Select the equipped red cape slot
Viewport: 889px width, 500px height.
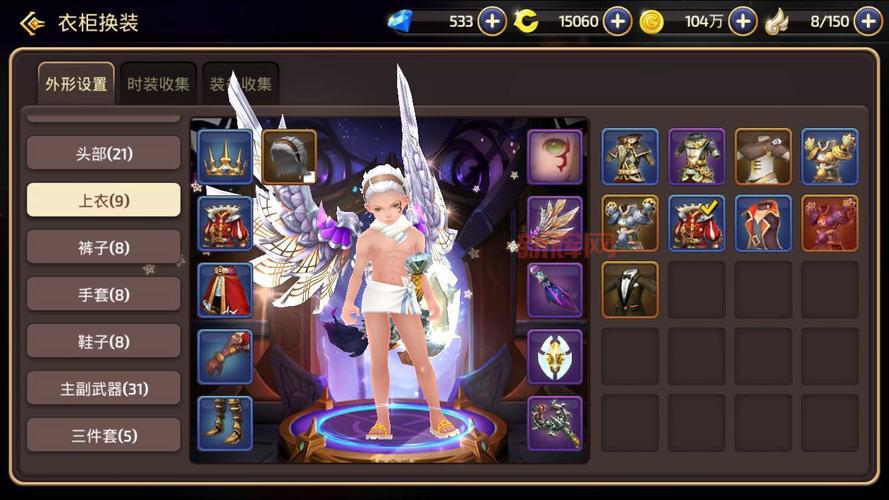click(x=225, y=290)
